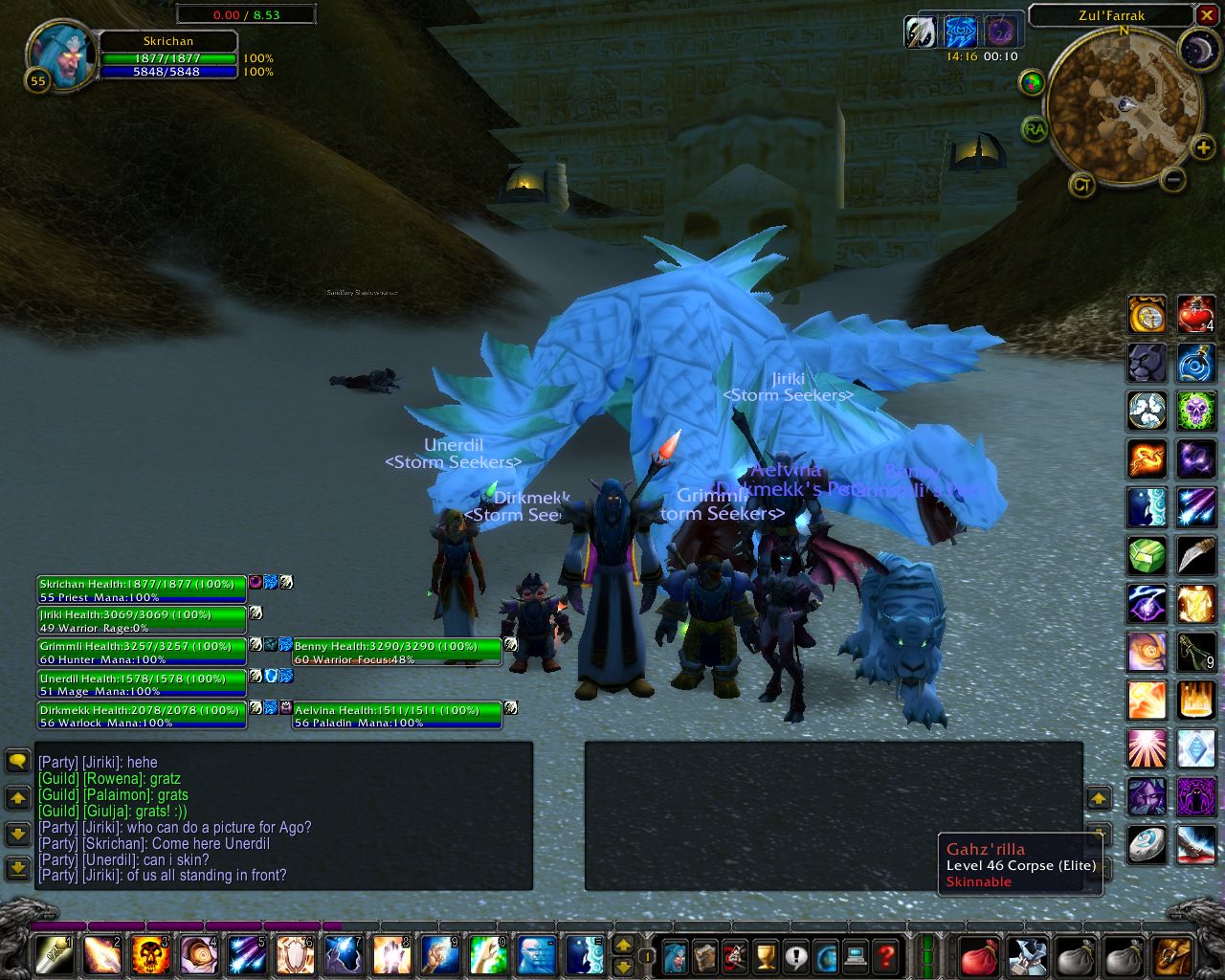Activate the flaming skull spell in slot 3
Image resolution: width=1225 pixels, height=980 pixels.
(x=150, y=955)
